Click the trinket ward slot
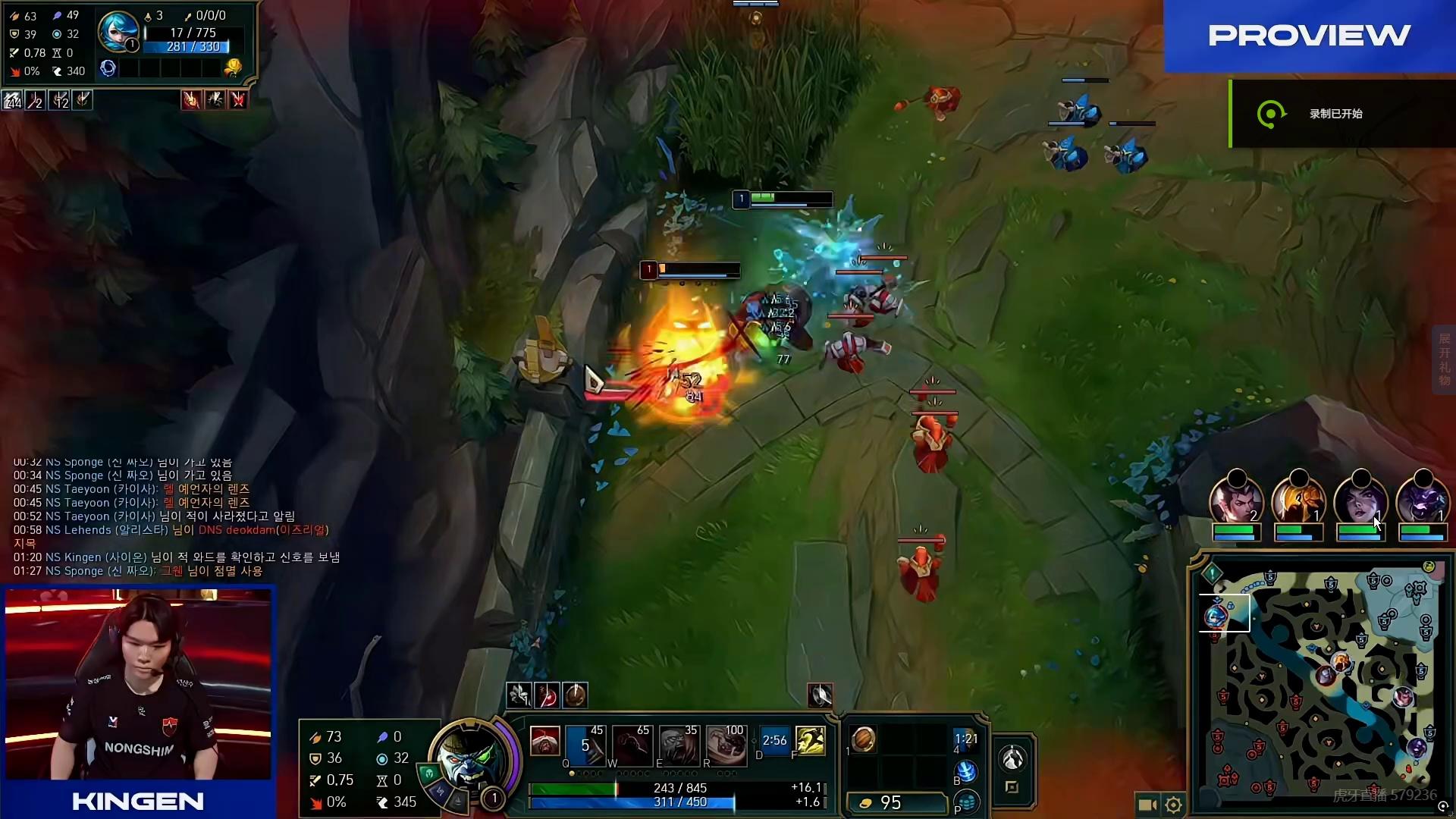The image size is (1456, 819). [965, 740]
